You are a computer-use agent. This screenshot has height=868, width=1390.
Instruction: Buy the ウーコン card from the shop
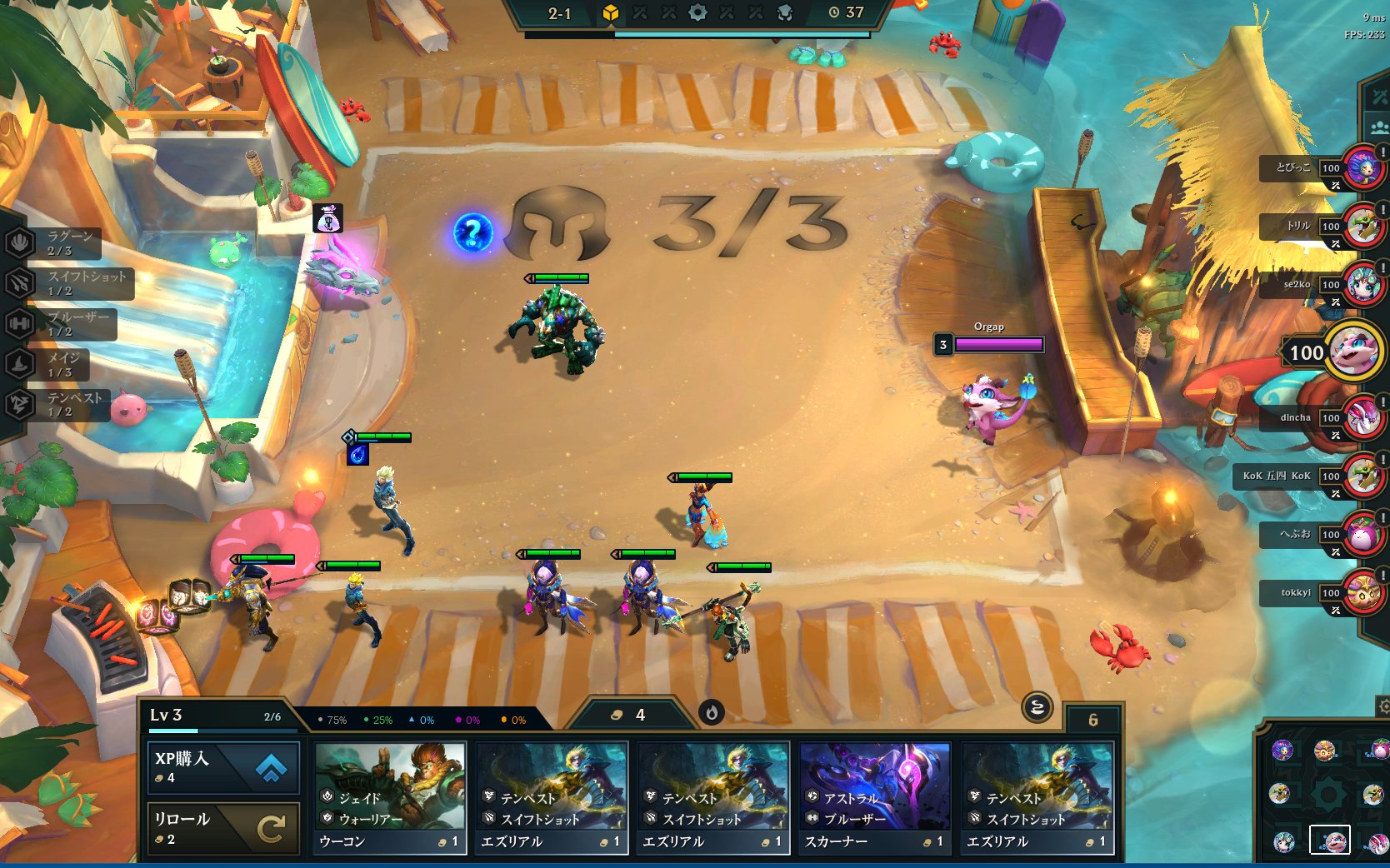(x=388, y=791)
